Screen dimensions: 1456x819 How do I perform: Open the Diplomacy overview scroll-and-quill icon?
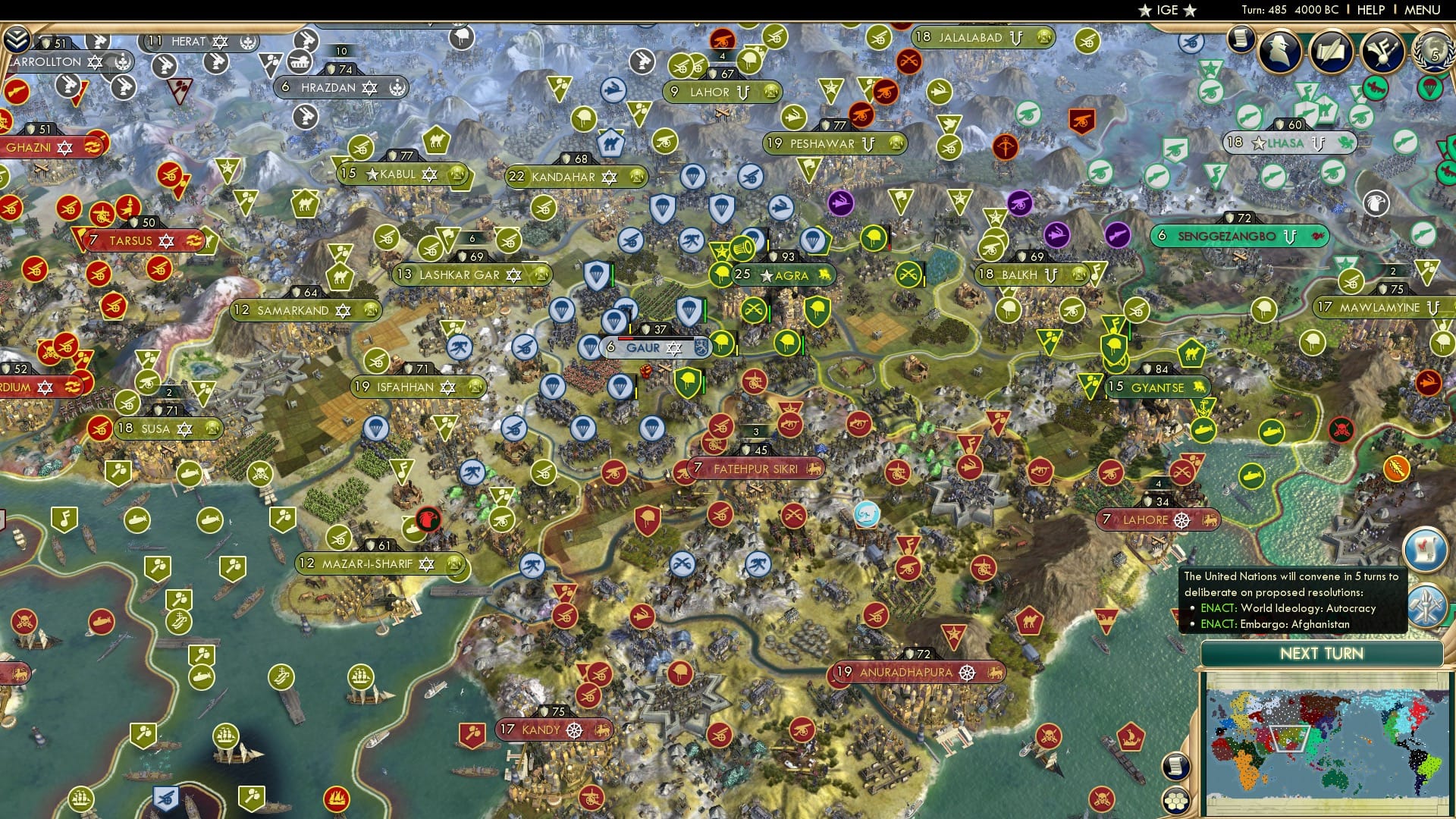coord(1331,52)
